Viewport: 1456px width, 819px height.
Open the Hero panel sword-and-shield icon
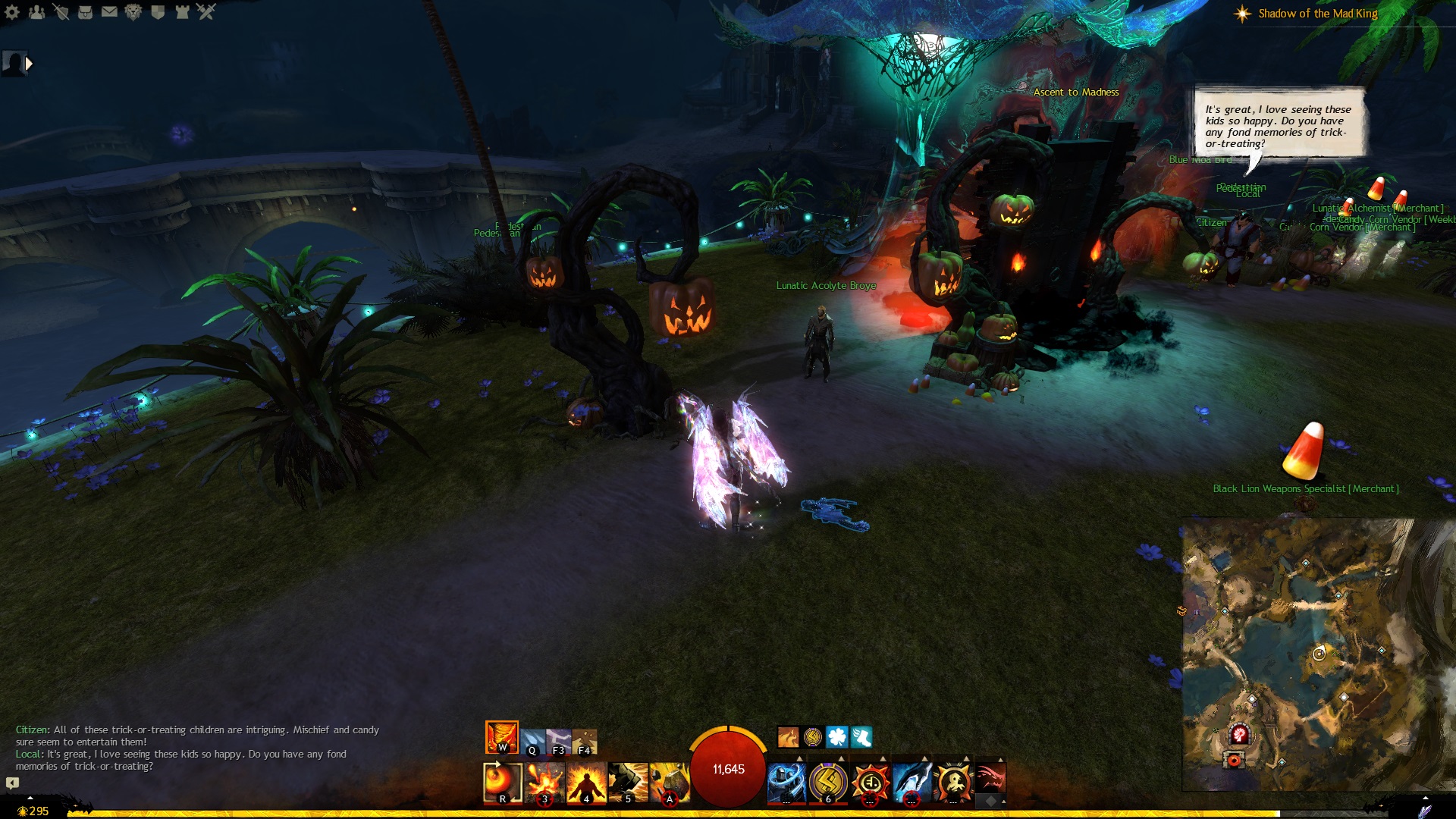coord(61,12)
